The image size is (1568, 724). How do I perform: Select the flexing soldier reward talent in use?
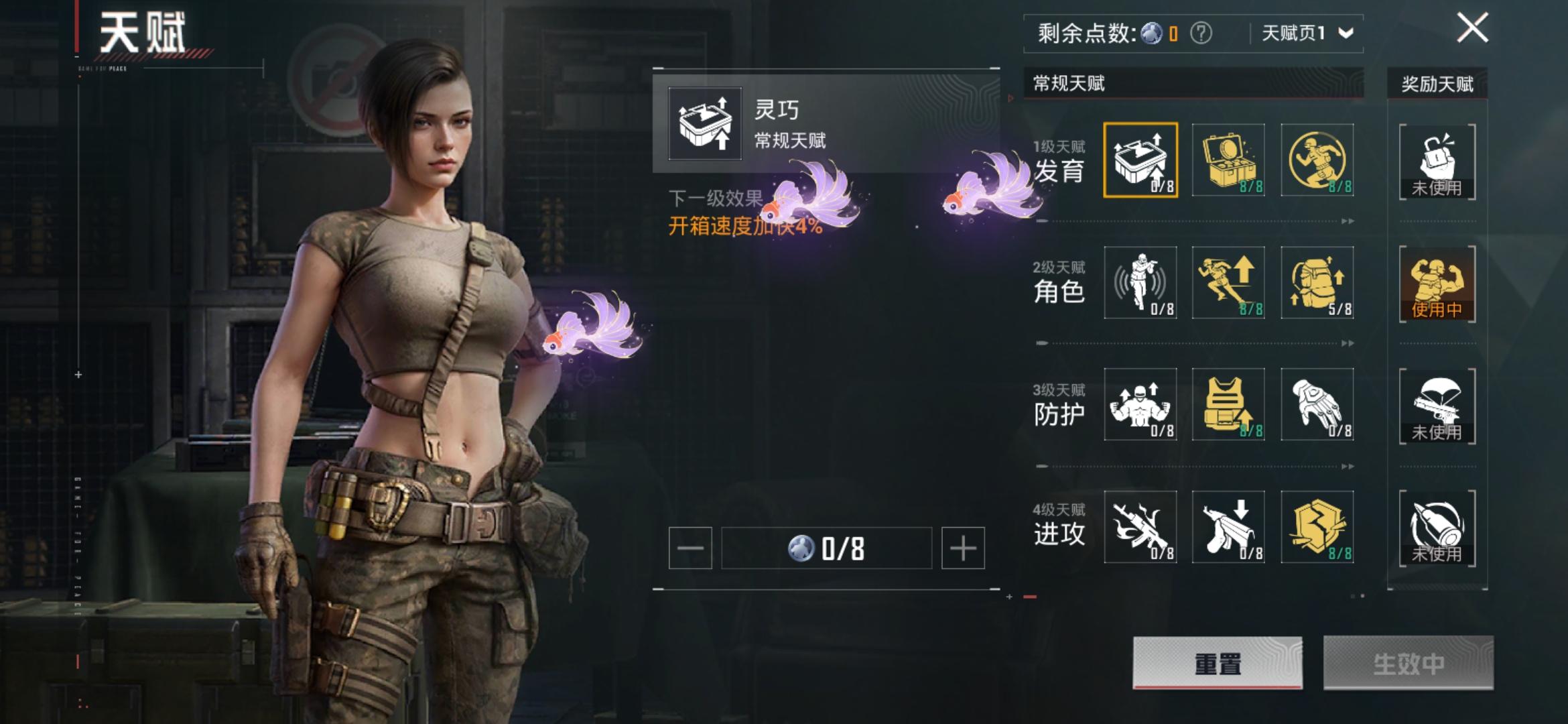tap(1437, 284)
